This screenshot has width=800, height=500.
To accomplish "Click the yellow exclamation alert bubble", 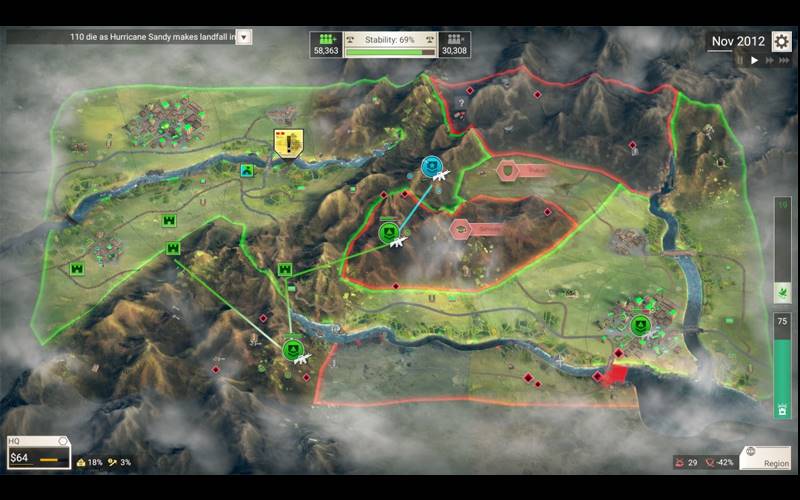I will point(288,143).
